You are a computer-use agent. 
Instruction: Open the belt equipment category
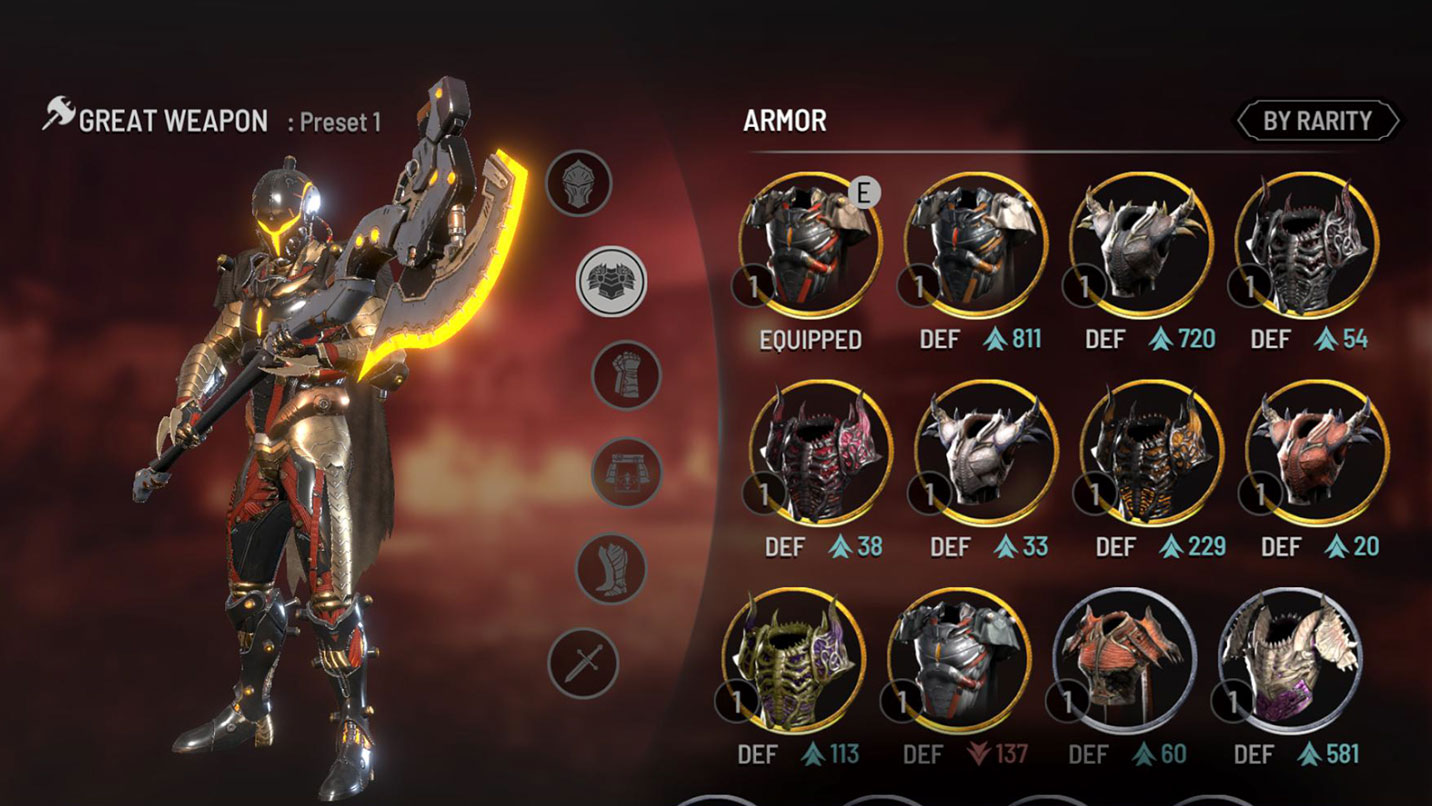coord(626,472)
